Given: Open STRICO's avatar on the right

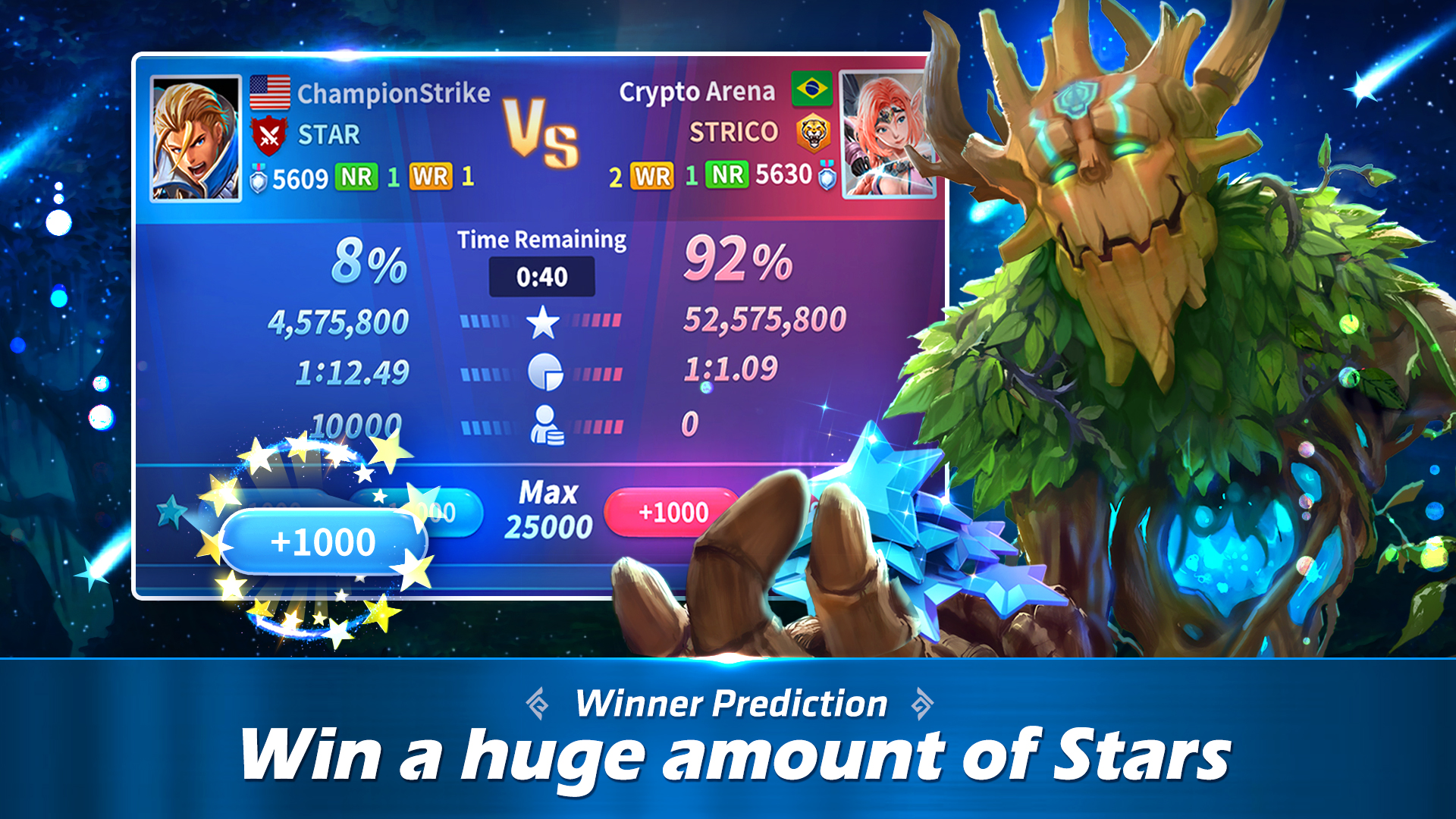Looking at the screenshot, I should point(886,133).
